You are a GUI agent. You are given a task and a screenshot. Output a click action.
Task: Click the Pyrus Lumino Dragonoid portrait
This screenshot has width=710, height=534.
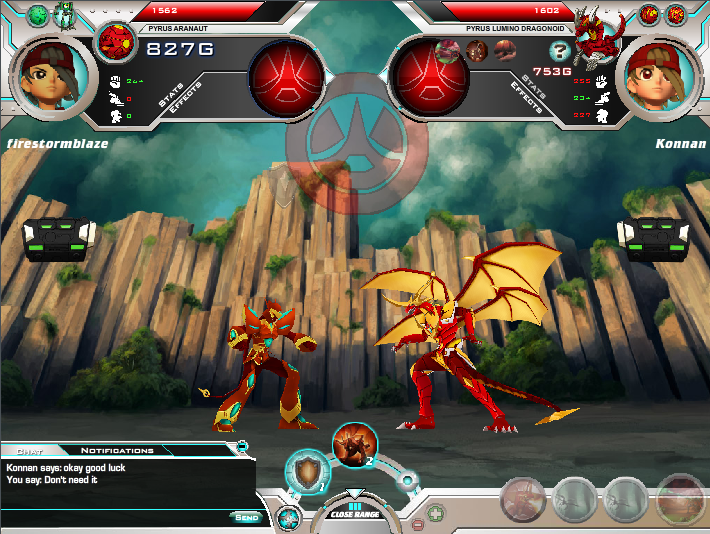pos(597,38)
